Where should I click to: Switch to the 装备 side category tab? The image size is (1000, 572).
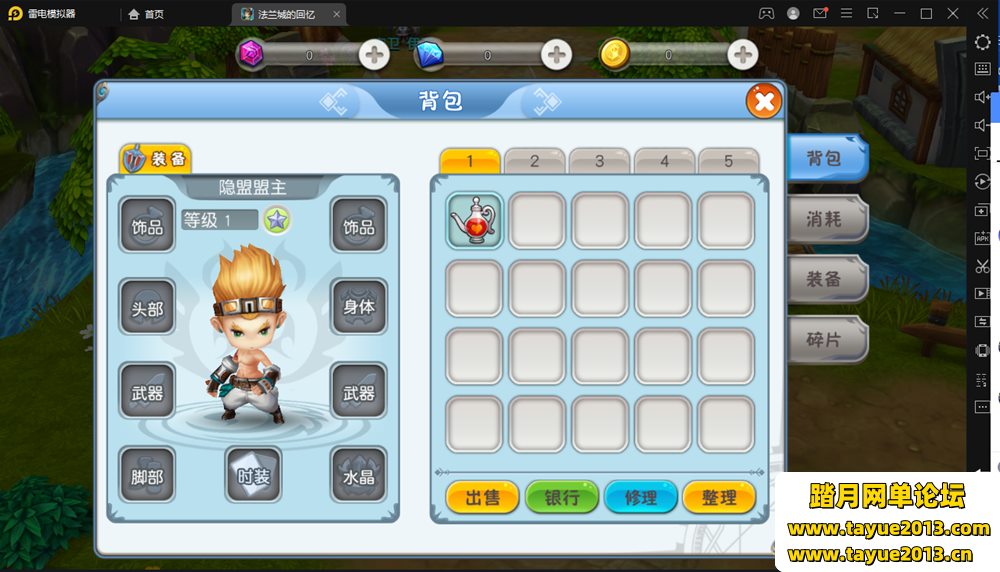pyautogui.click(x=825, y=279)
